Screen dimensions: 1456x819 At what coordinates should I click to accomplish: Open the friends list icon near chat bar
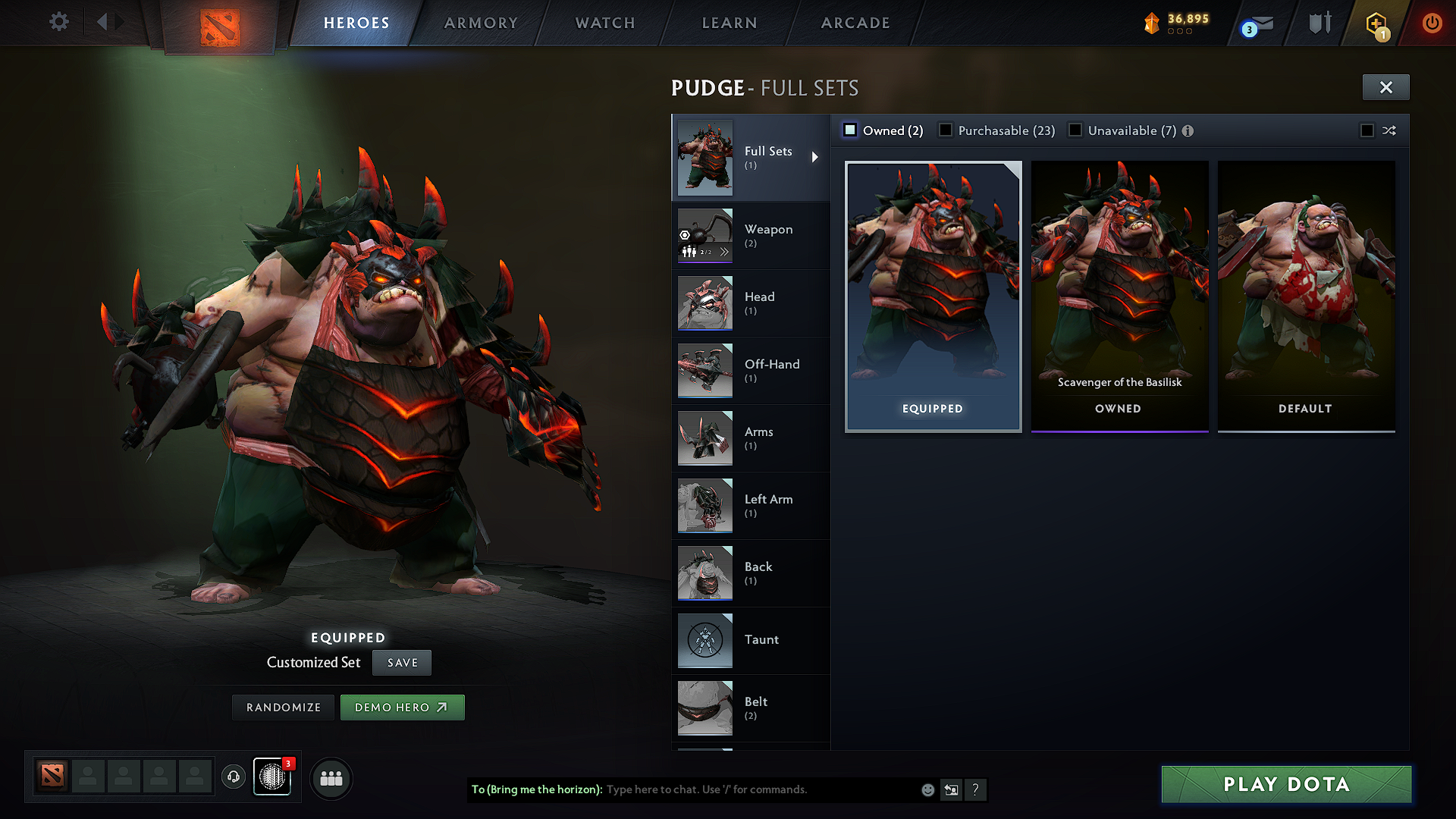click(330, 778)
